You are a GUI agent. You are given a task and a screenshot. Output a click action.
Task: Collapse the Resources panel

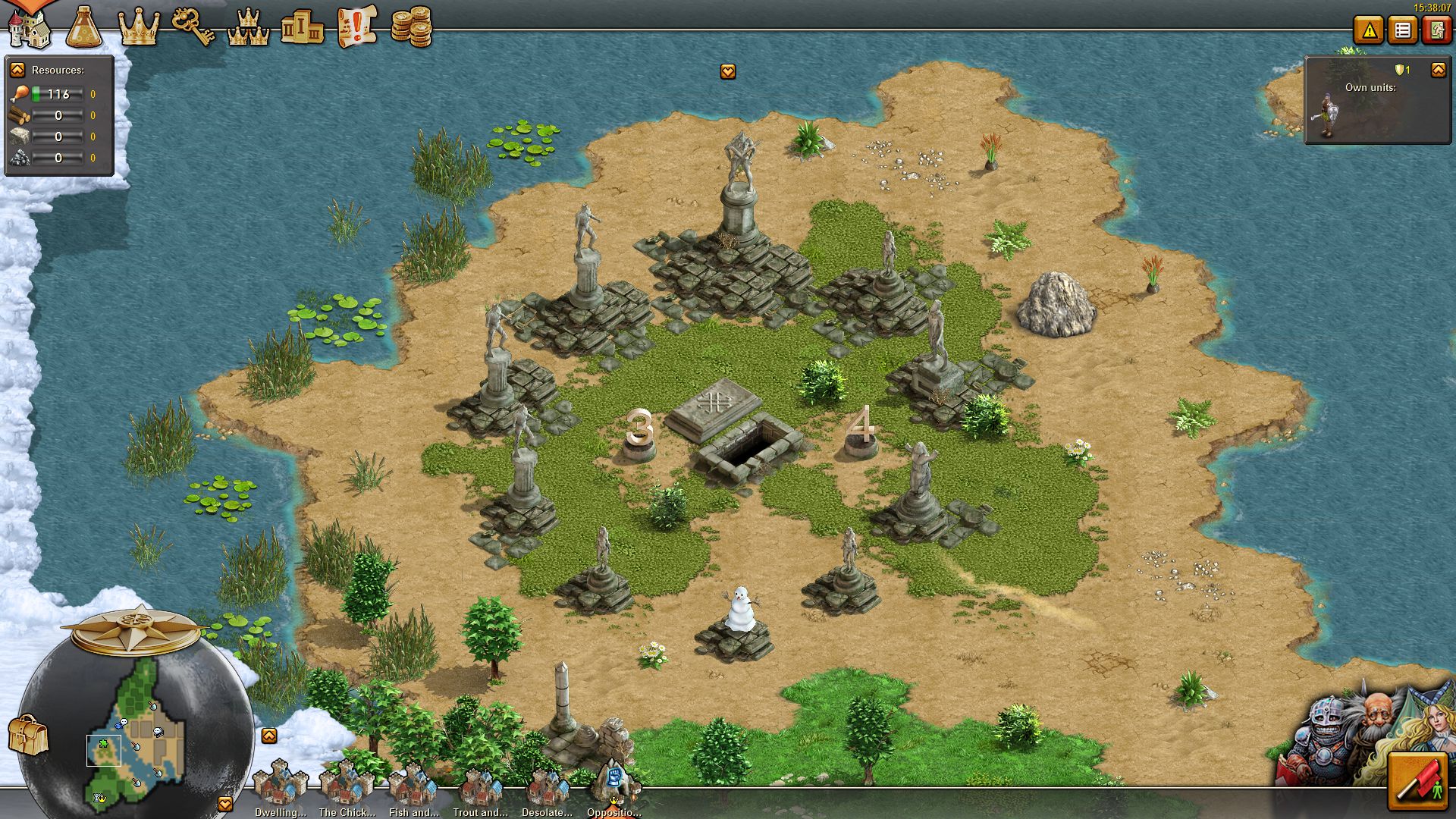pos(17,70)
